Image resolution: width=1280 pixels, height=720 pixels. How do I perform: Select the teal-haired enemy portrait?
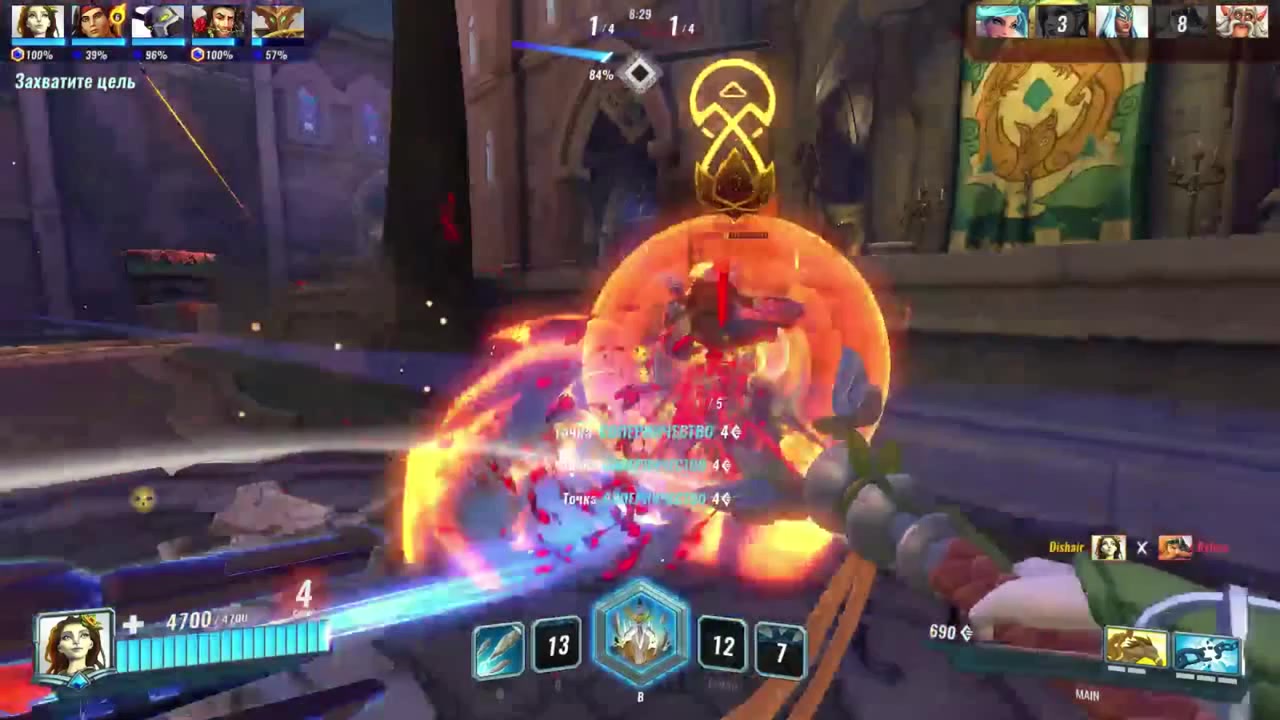pyautogui.click(x=1001, y=22)
